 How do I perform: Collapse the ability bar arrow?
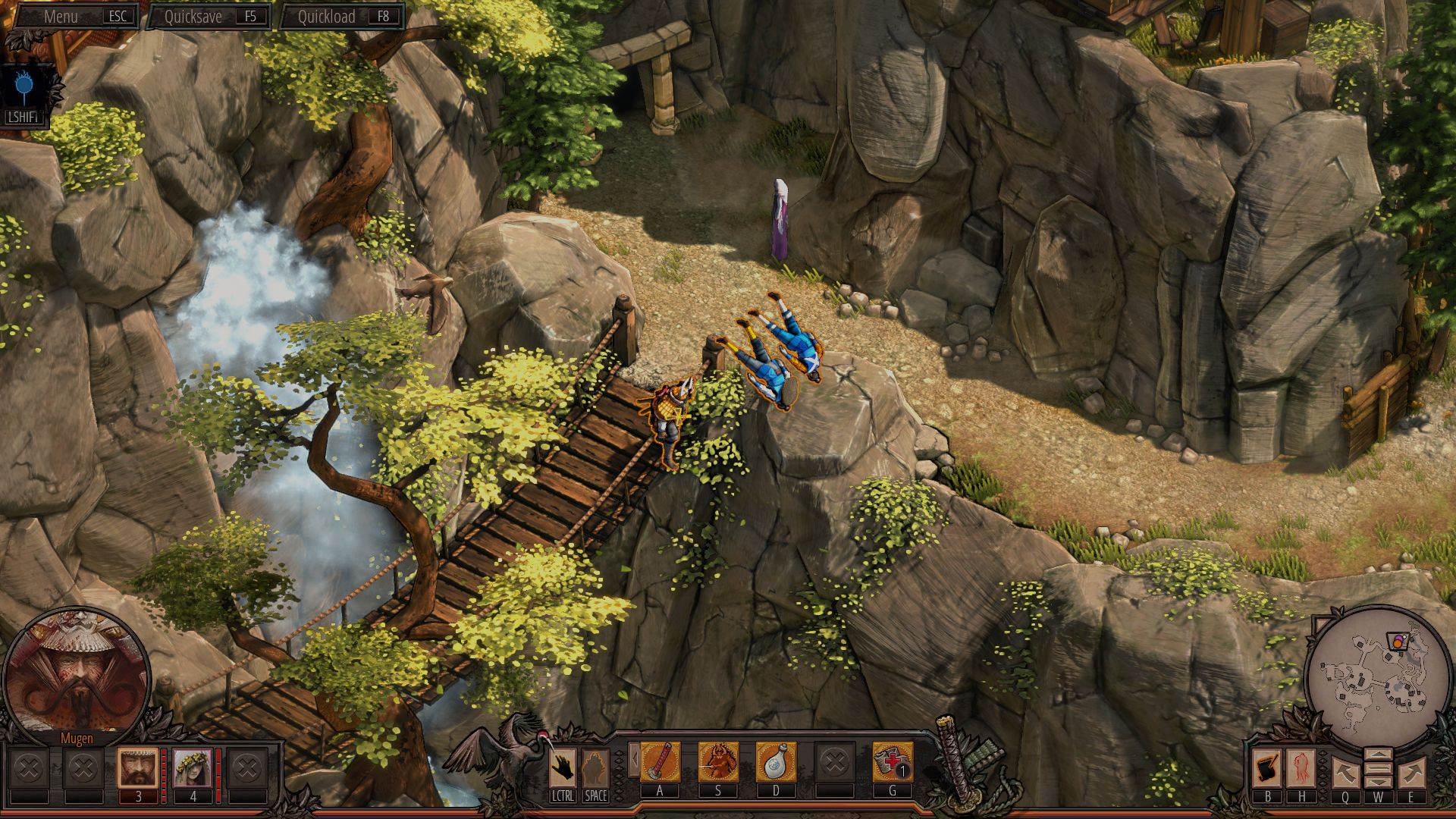pyautogui.click(x=632, y=761)
